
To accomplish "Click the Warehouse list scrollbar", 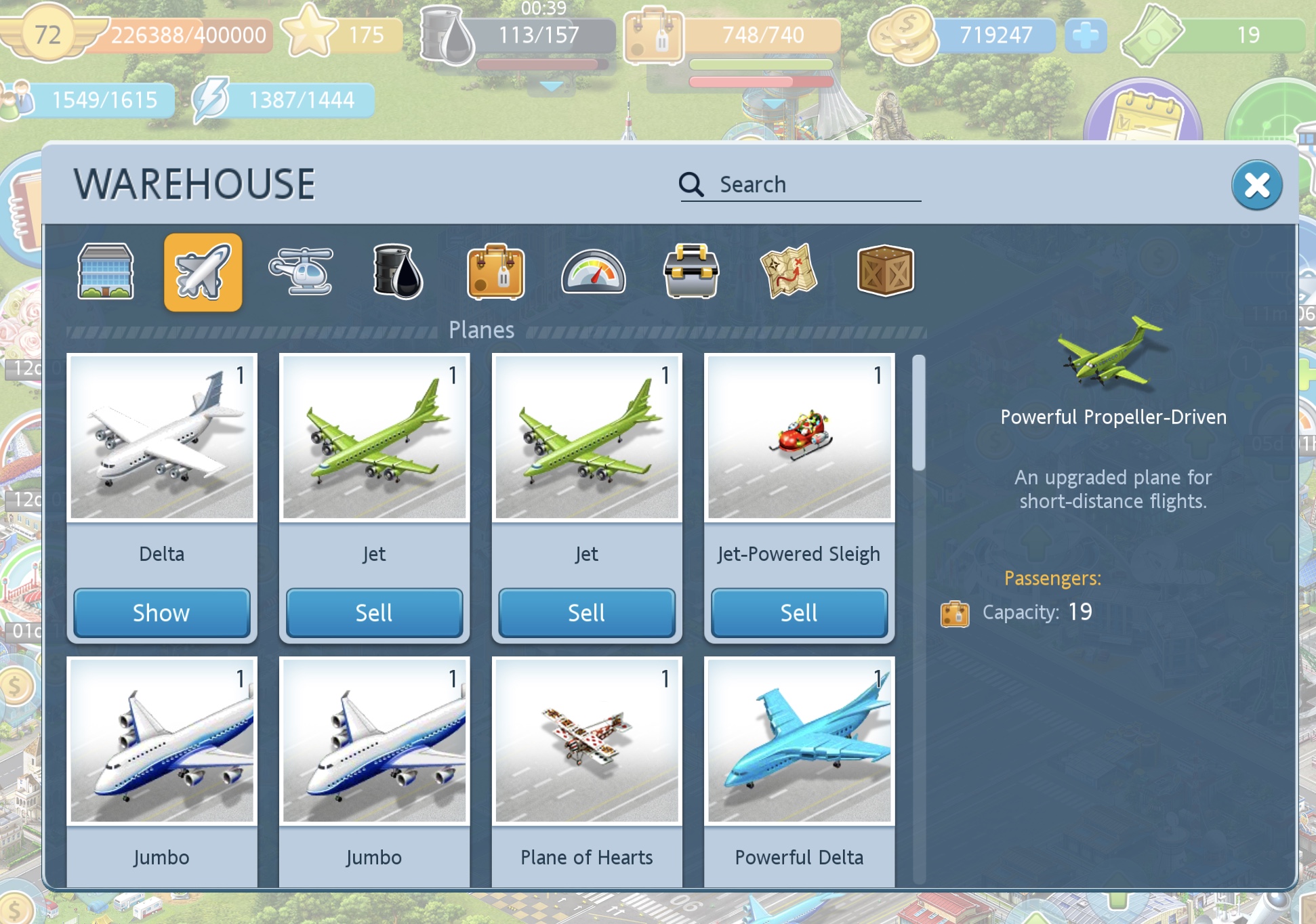I will pyautogui.click(x=919, y=413).
